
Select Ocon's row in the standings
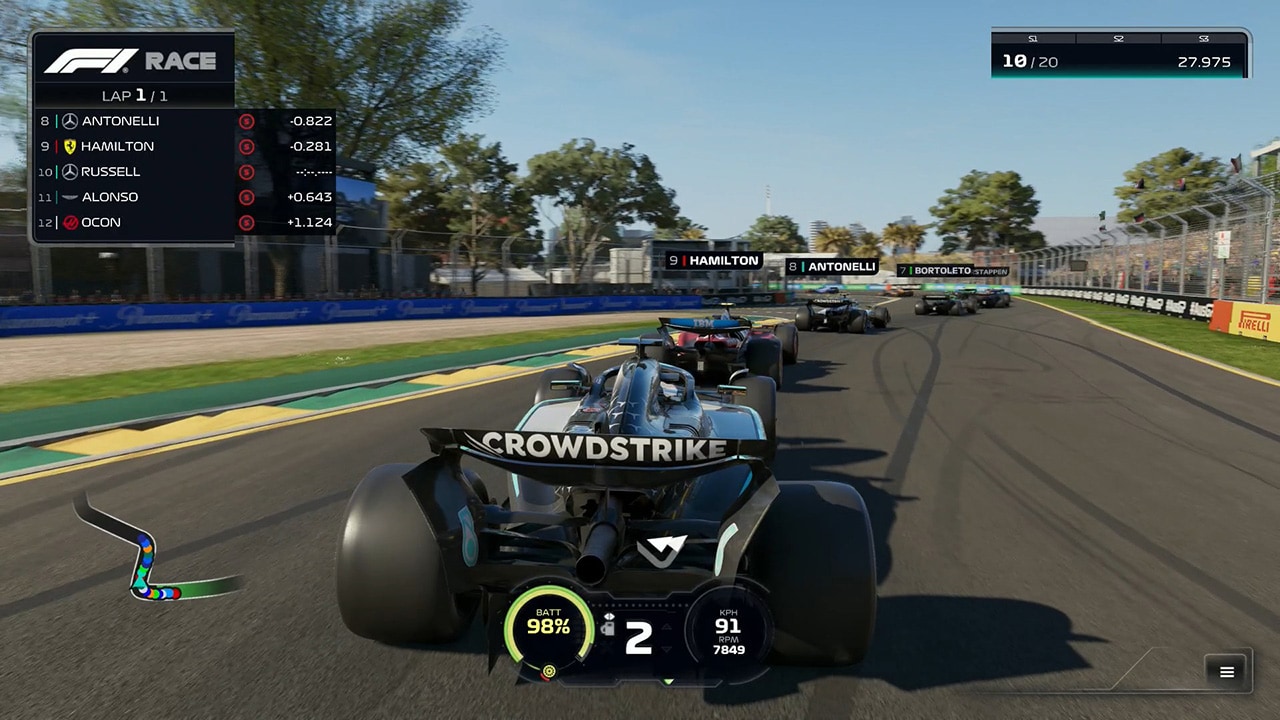185,222
